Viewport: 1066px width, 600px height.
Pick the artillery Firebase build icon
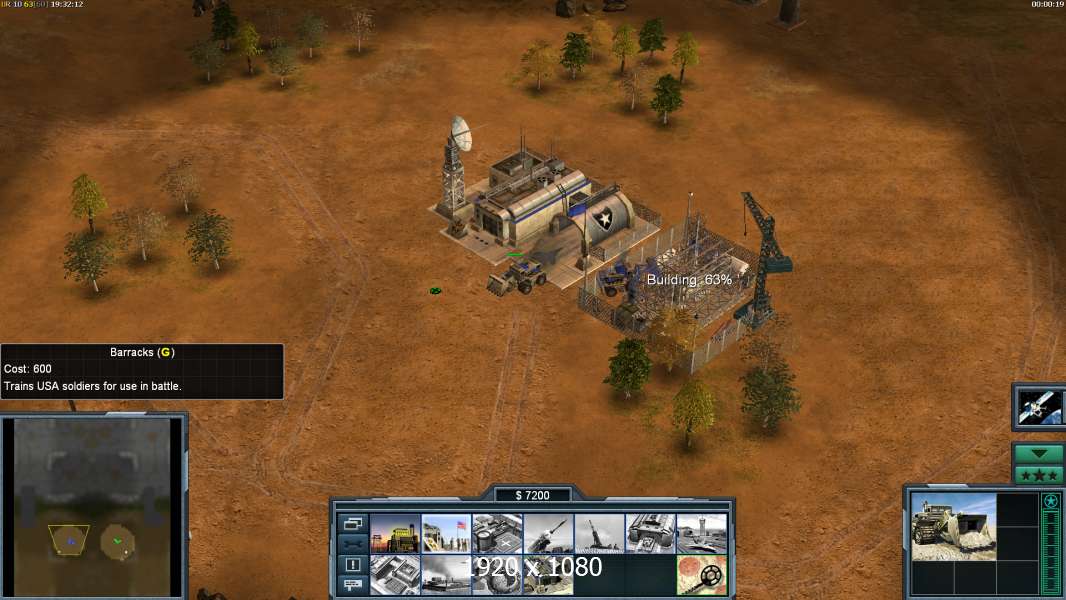click(599, 534)
